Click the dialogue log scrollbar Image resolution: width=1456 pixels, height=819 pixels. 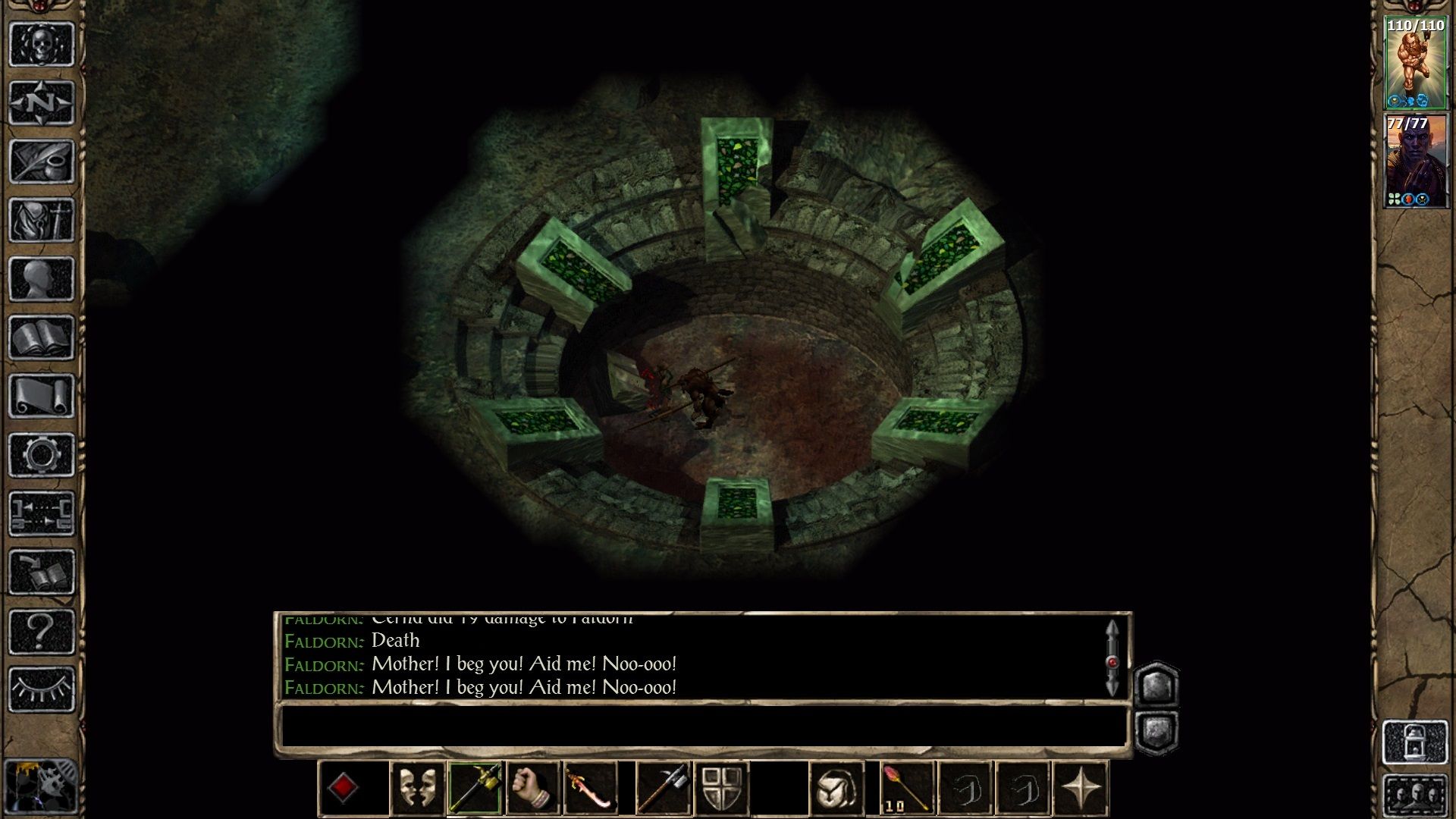1112,658
